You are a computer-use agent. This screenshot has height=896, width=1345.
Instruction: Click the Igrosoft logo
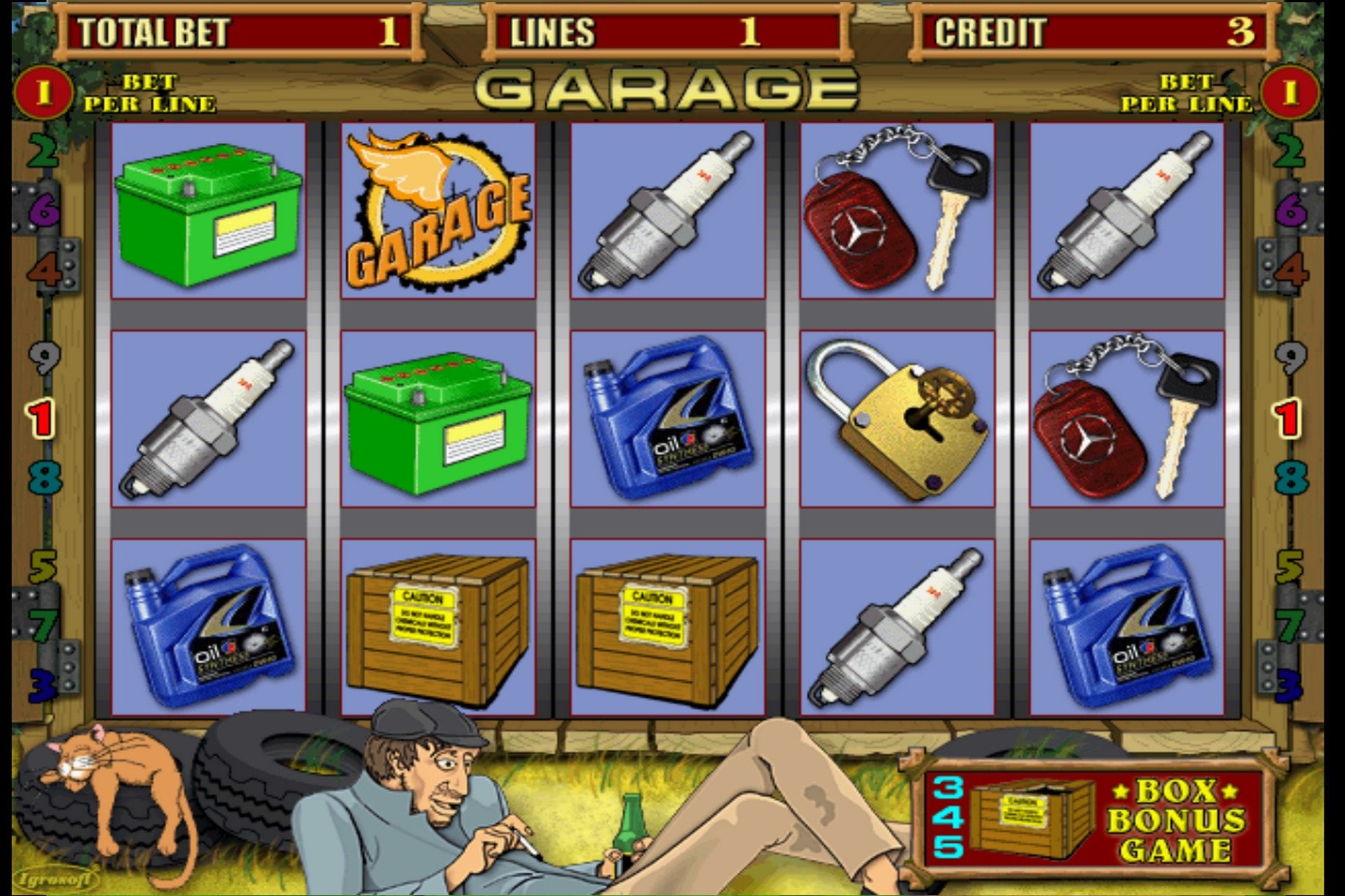tap(57, 879)
